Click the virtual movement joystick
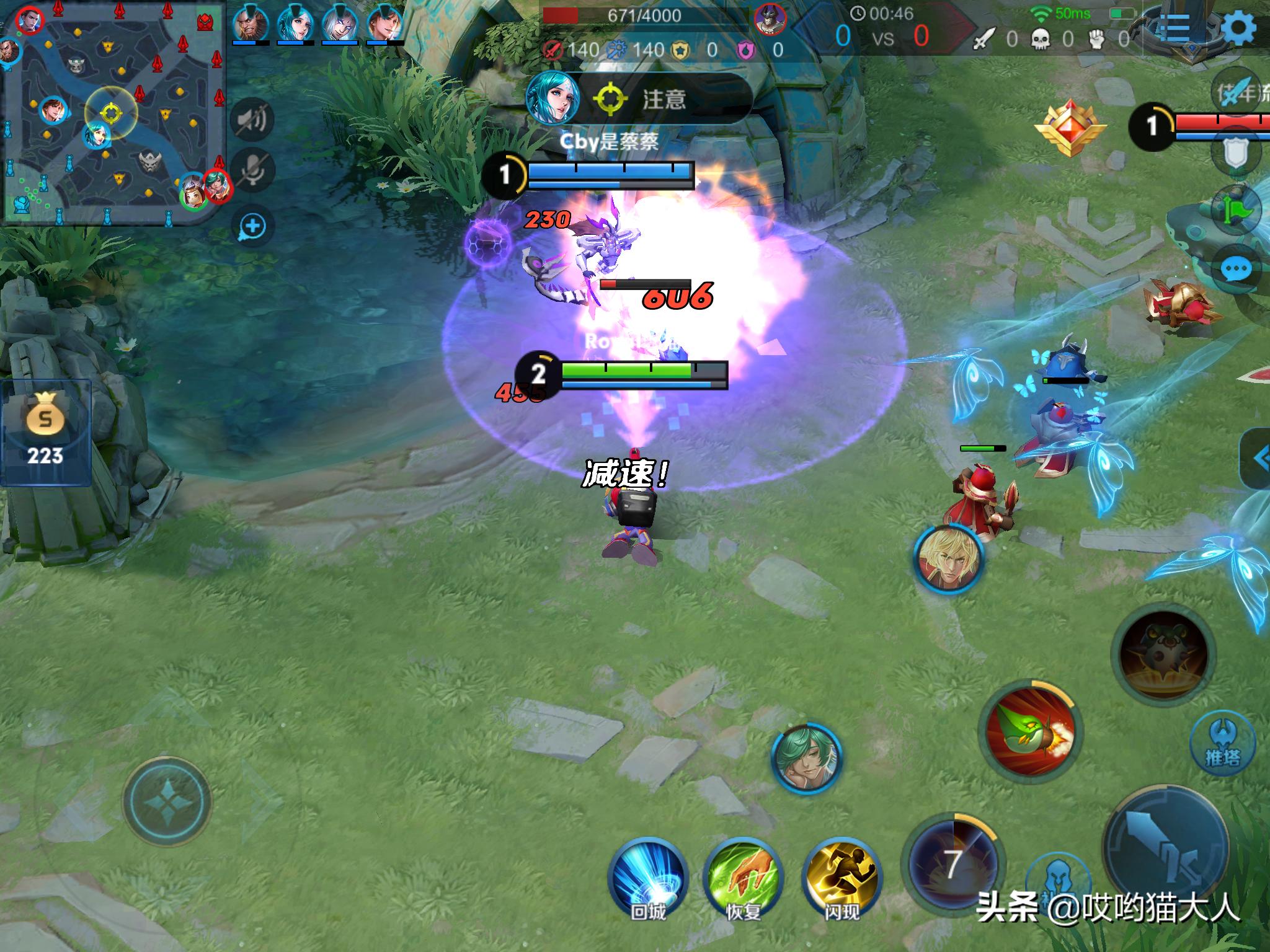The image size is (1270, 952). click(167, 801)
